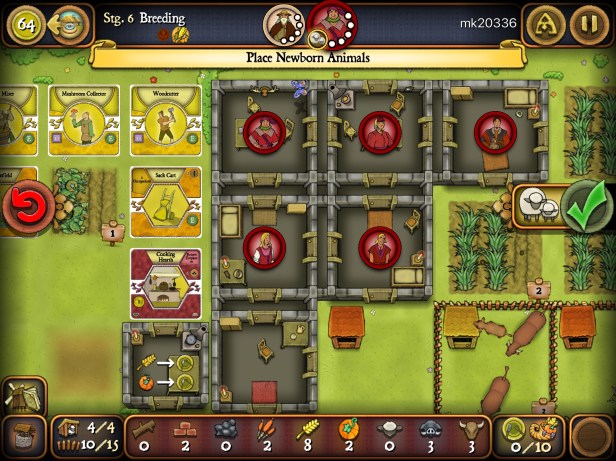Select the Mushroom Collector occupation card
The image size is (616, 461).
click(x=83, y=120)
